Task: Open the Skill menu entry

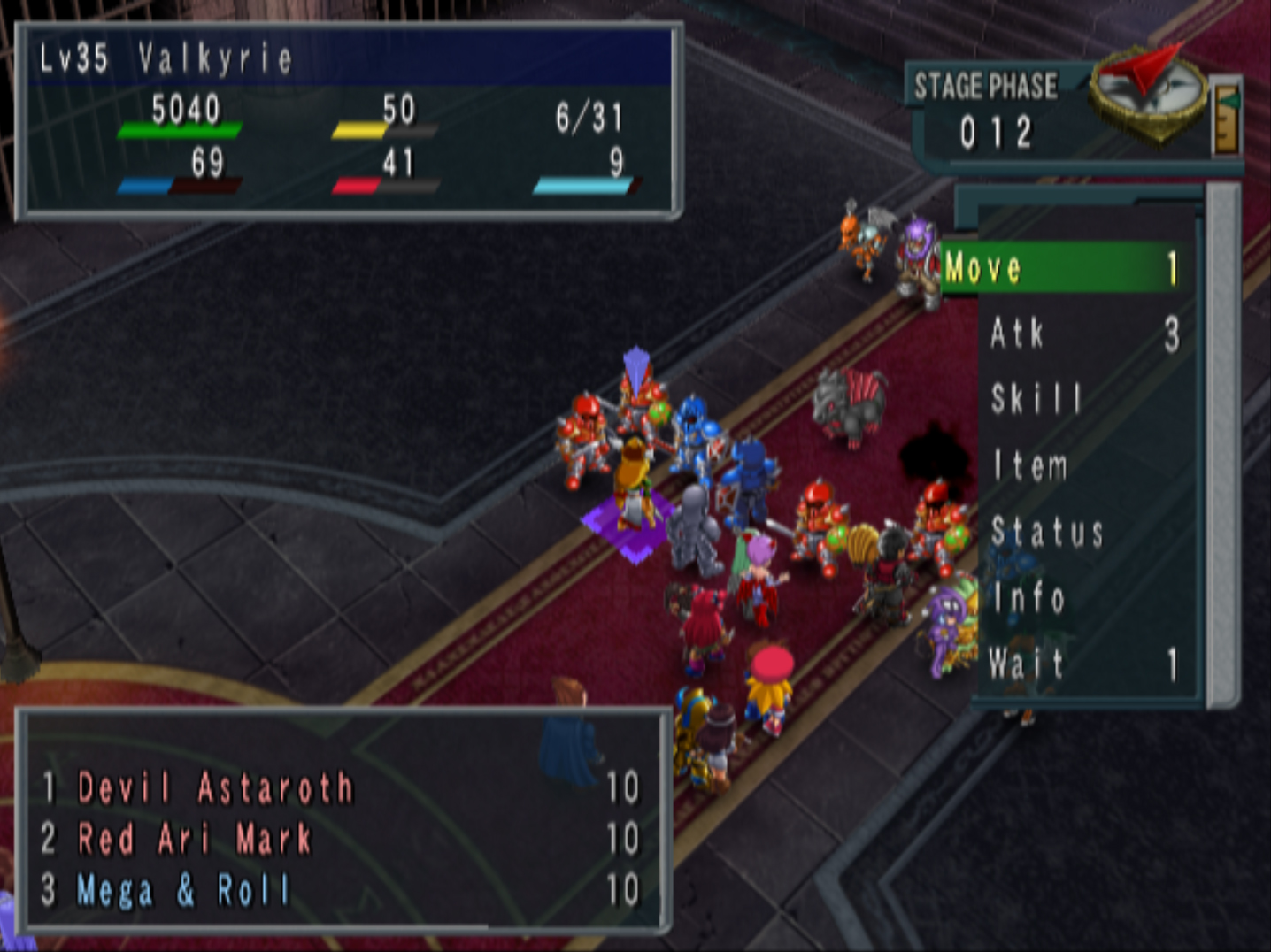Action: (1036, 399)
